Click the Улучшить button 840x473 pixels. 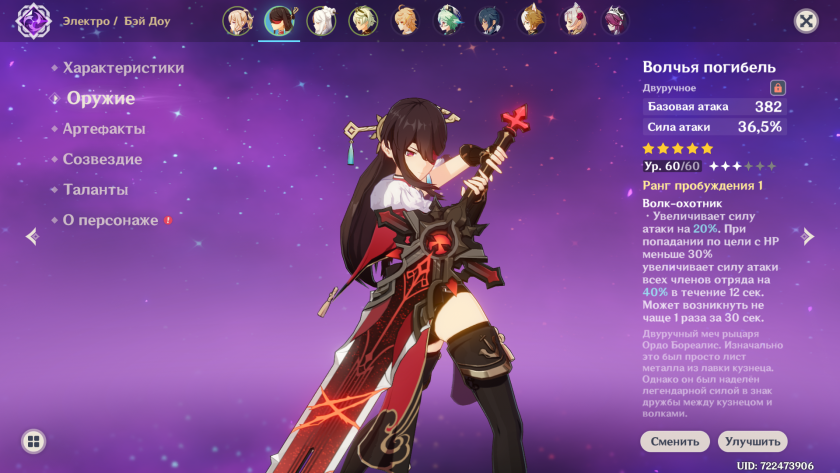tap(752, 441)
